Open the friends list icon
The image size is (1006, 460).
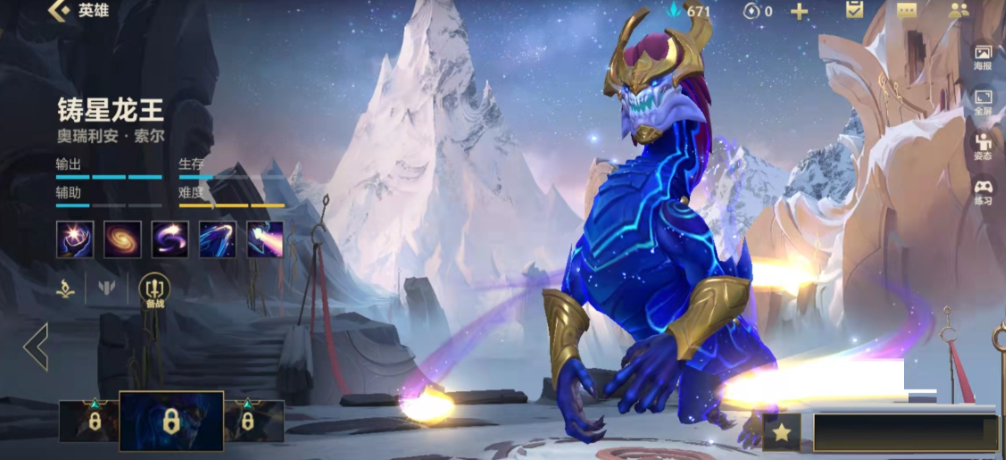click(x=959, y=11)
